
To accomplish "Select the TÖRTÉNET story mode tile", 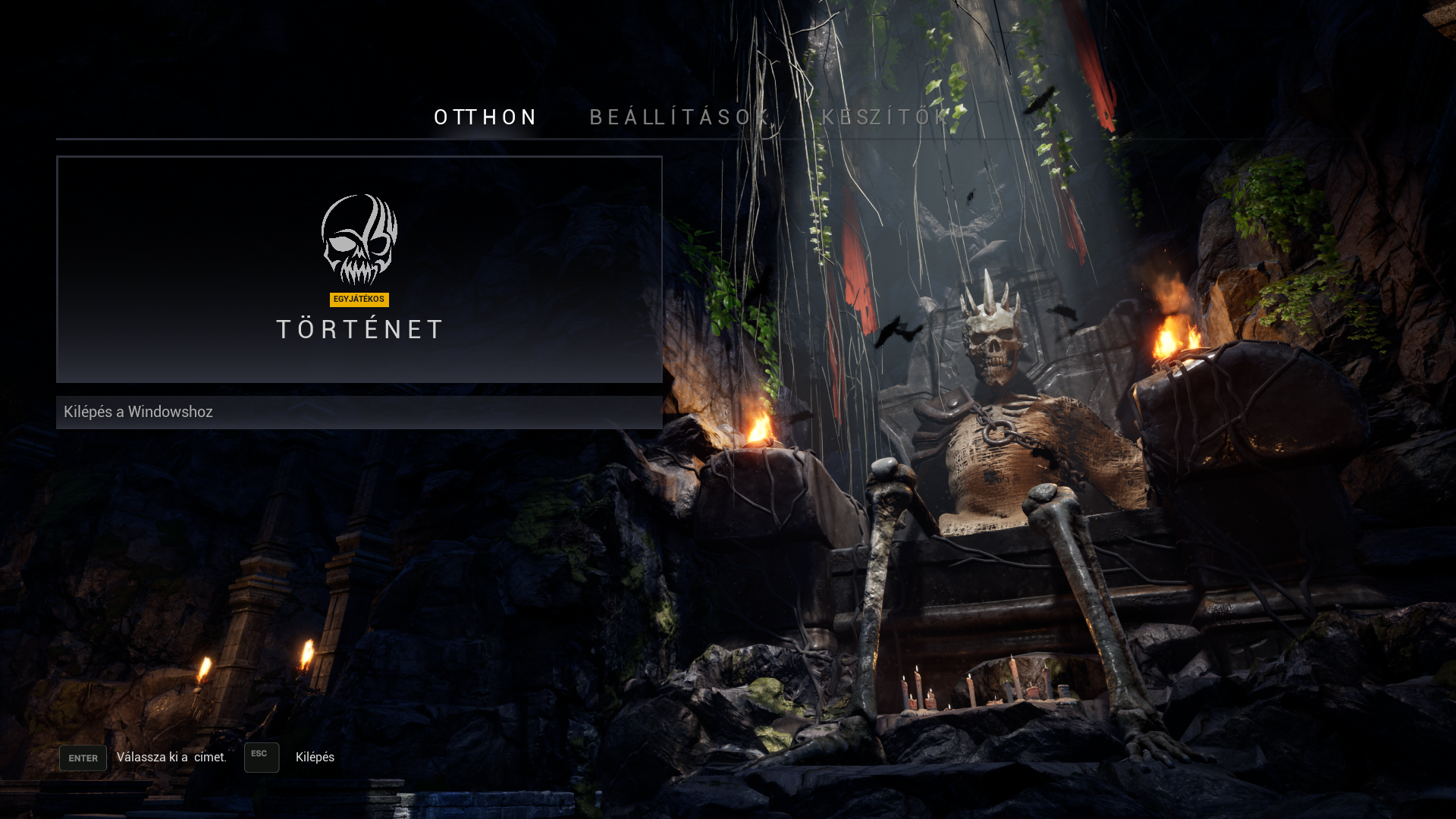I will click(359, 270).
